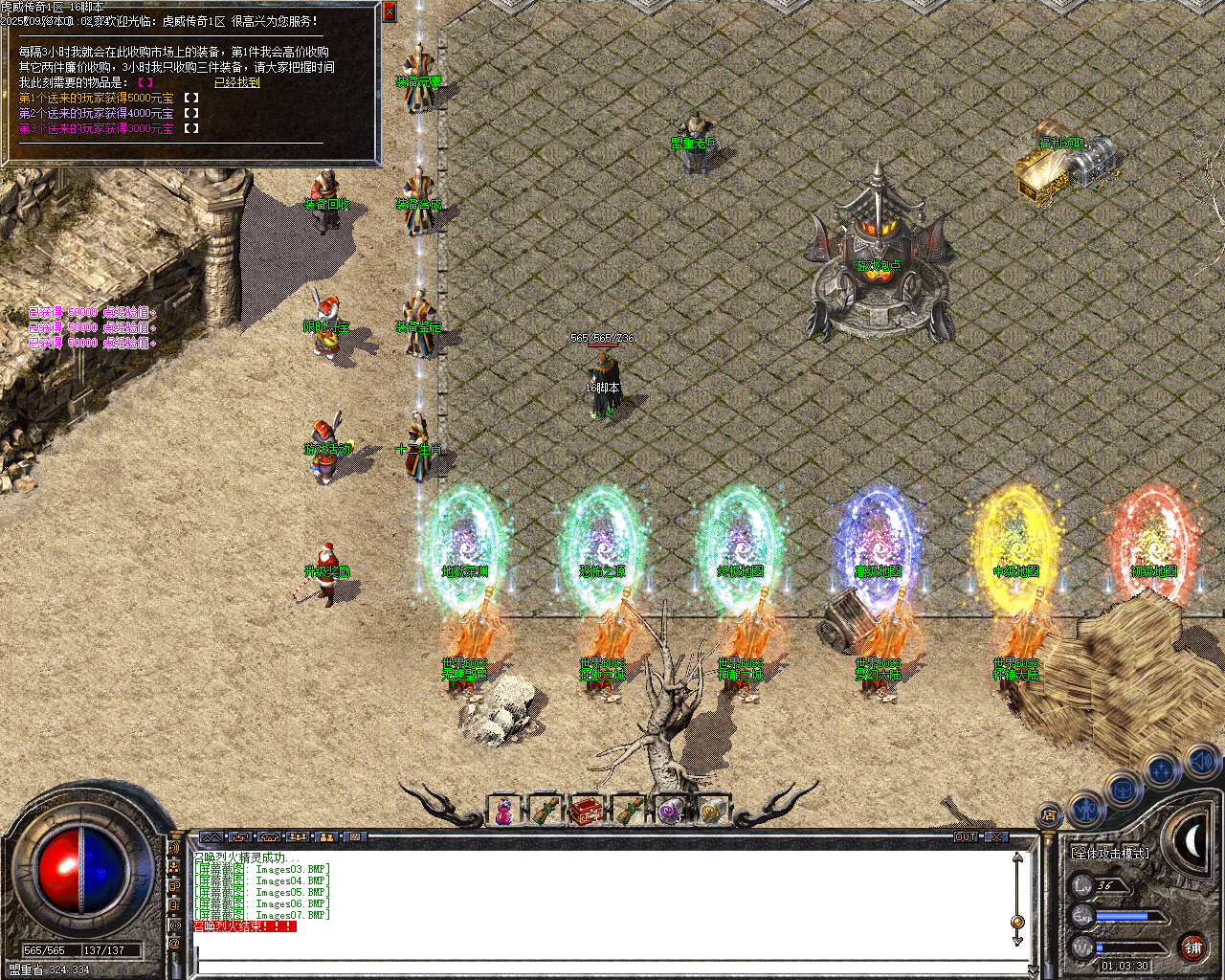Open the red chest in quick slot 3
The image size is (1225, 980).
[x=588, y=810]
